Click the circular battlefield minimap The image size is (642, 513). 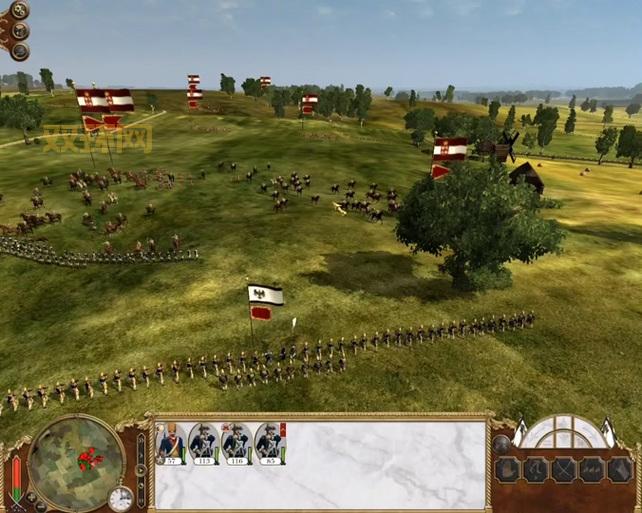pos(76,462)
